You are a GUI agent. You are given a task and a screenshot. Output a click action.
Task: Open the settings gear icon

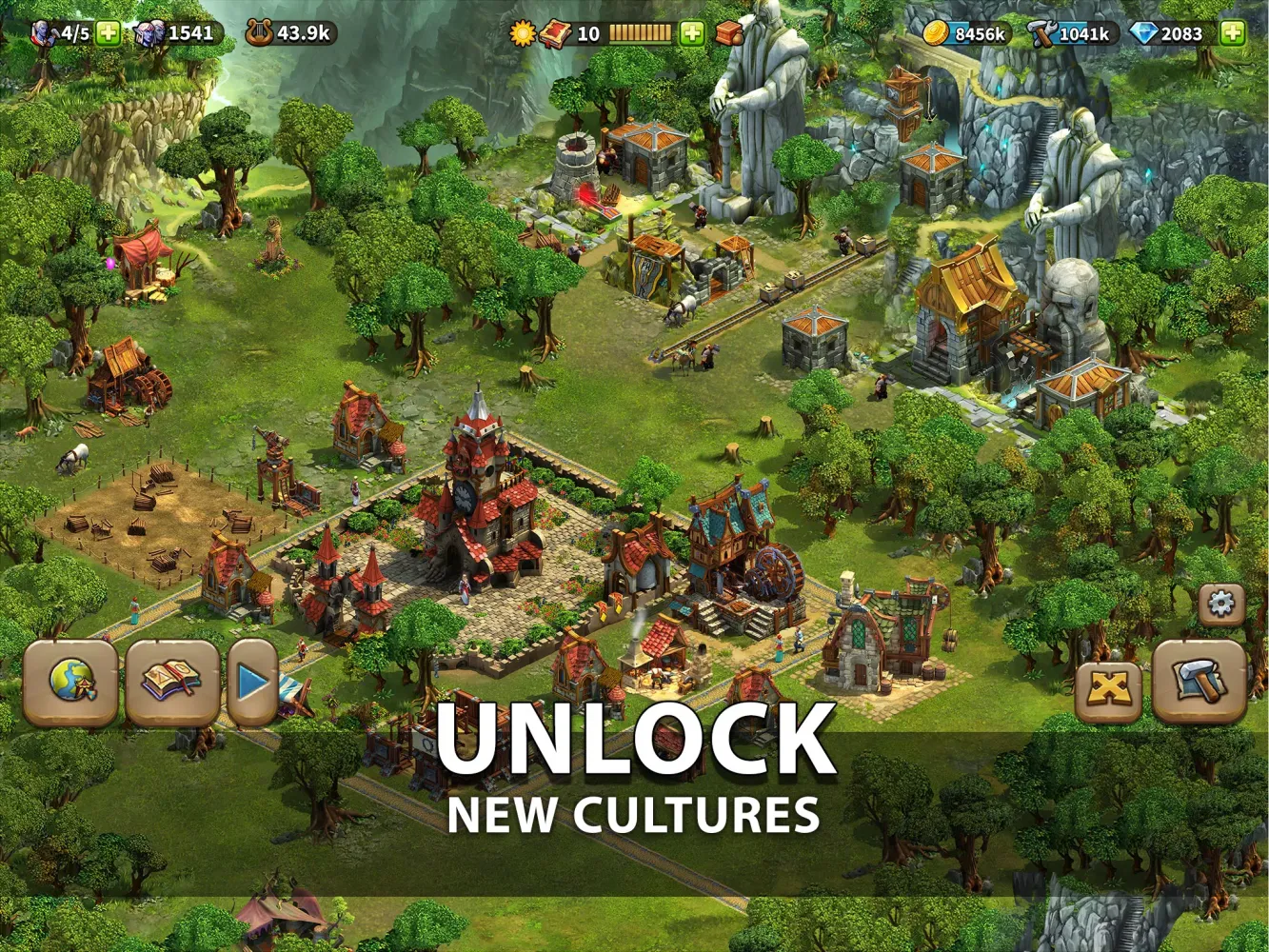pyautogui.click(x=1219, y=602)
